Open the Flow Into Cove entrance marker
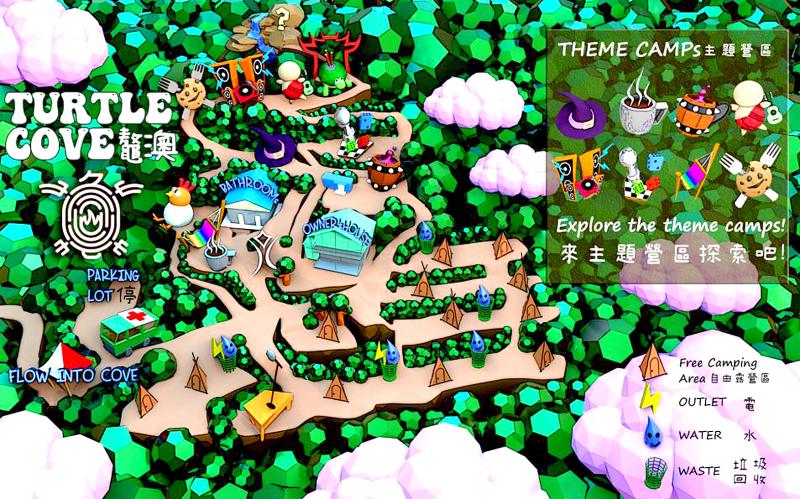 pos(73,376)
